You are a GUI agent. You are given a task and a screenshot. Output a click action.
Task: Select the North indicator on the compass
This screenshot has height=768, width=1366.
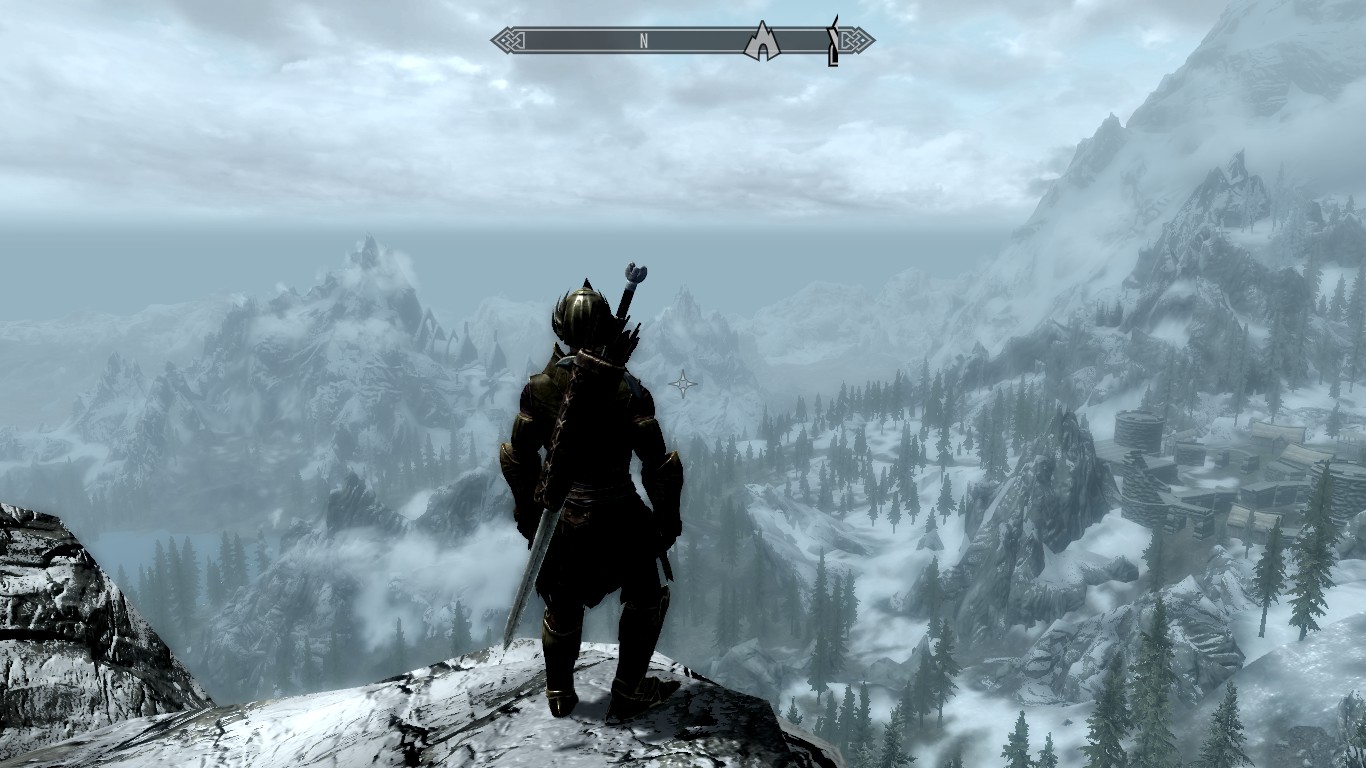645,41
